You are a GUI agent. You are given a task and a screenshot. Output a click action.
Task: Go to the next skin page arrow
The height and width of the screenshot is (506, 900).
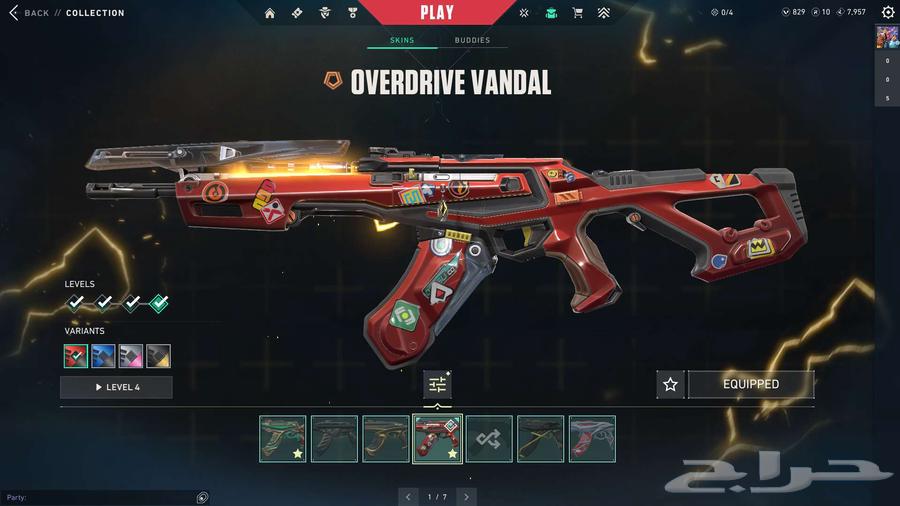pyautogui.click(x=466, y=496)
